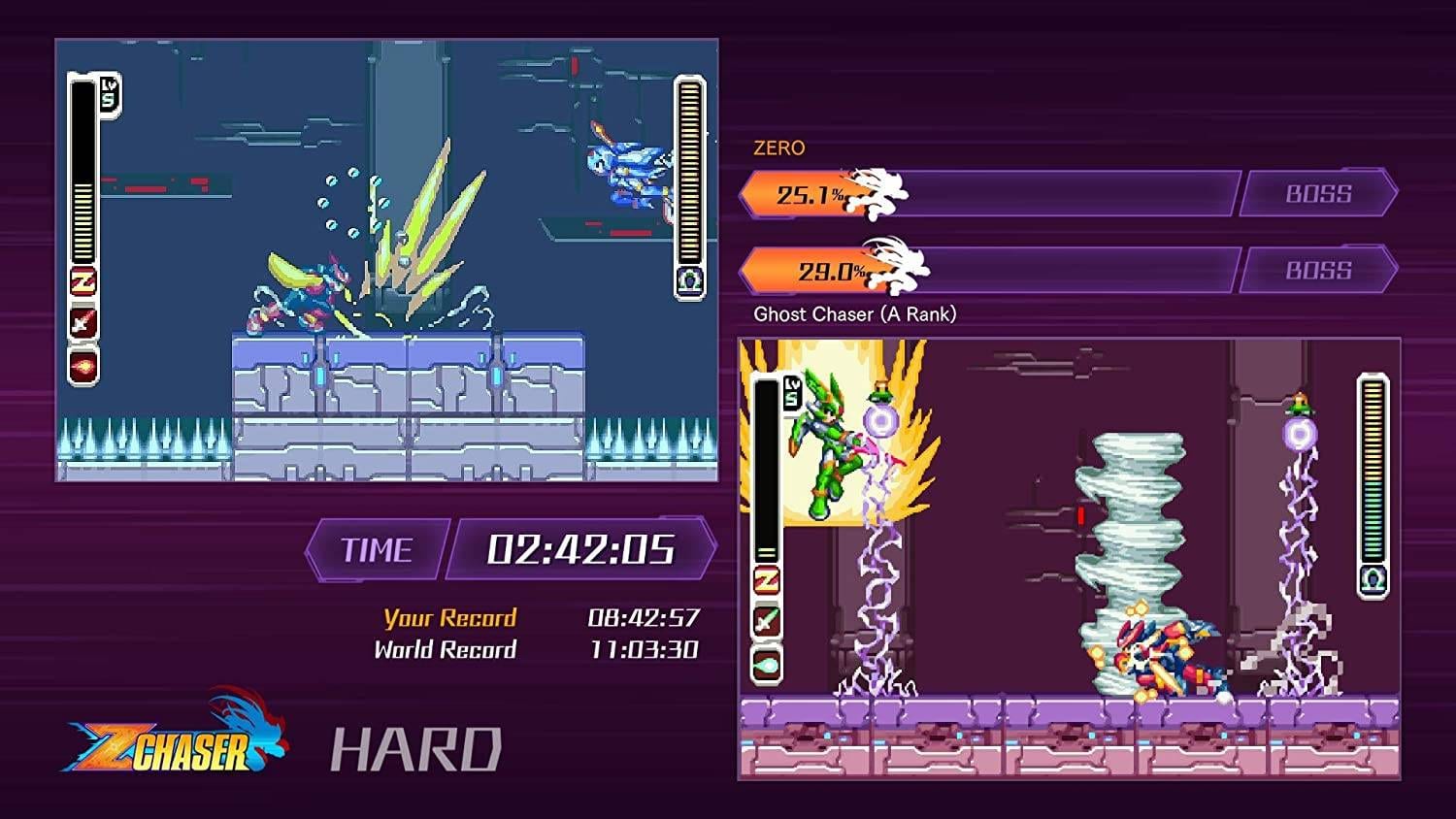The width and height of the screenshot is (1456, 819).
Task: Select the Z-Buster weapon icon on left HUD
Action: point(84,282)
